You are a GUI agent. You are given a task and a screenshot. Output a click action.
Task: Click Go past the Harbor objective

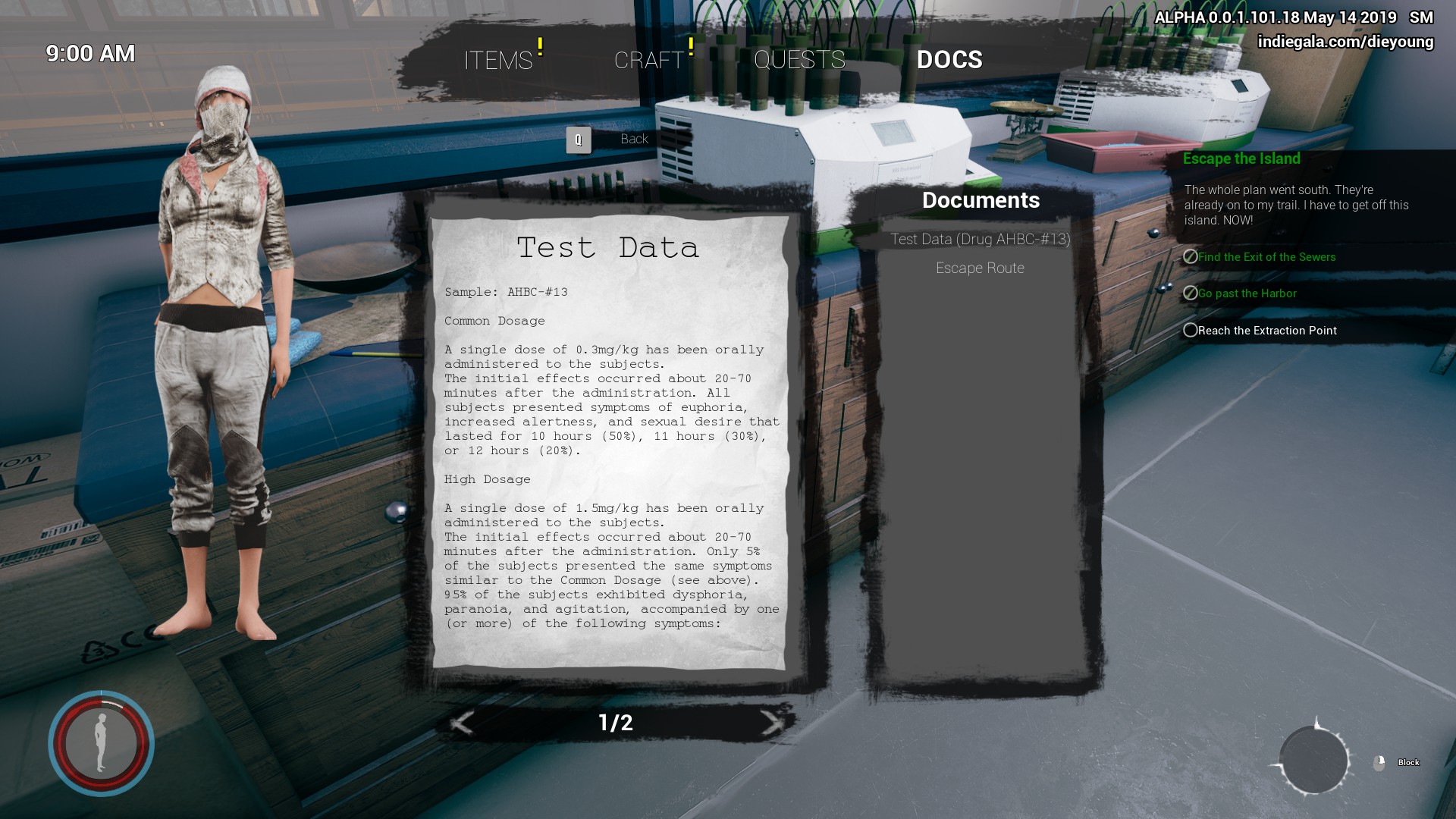pos(1247,293)
